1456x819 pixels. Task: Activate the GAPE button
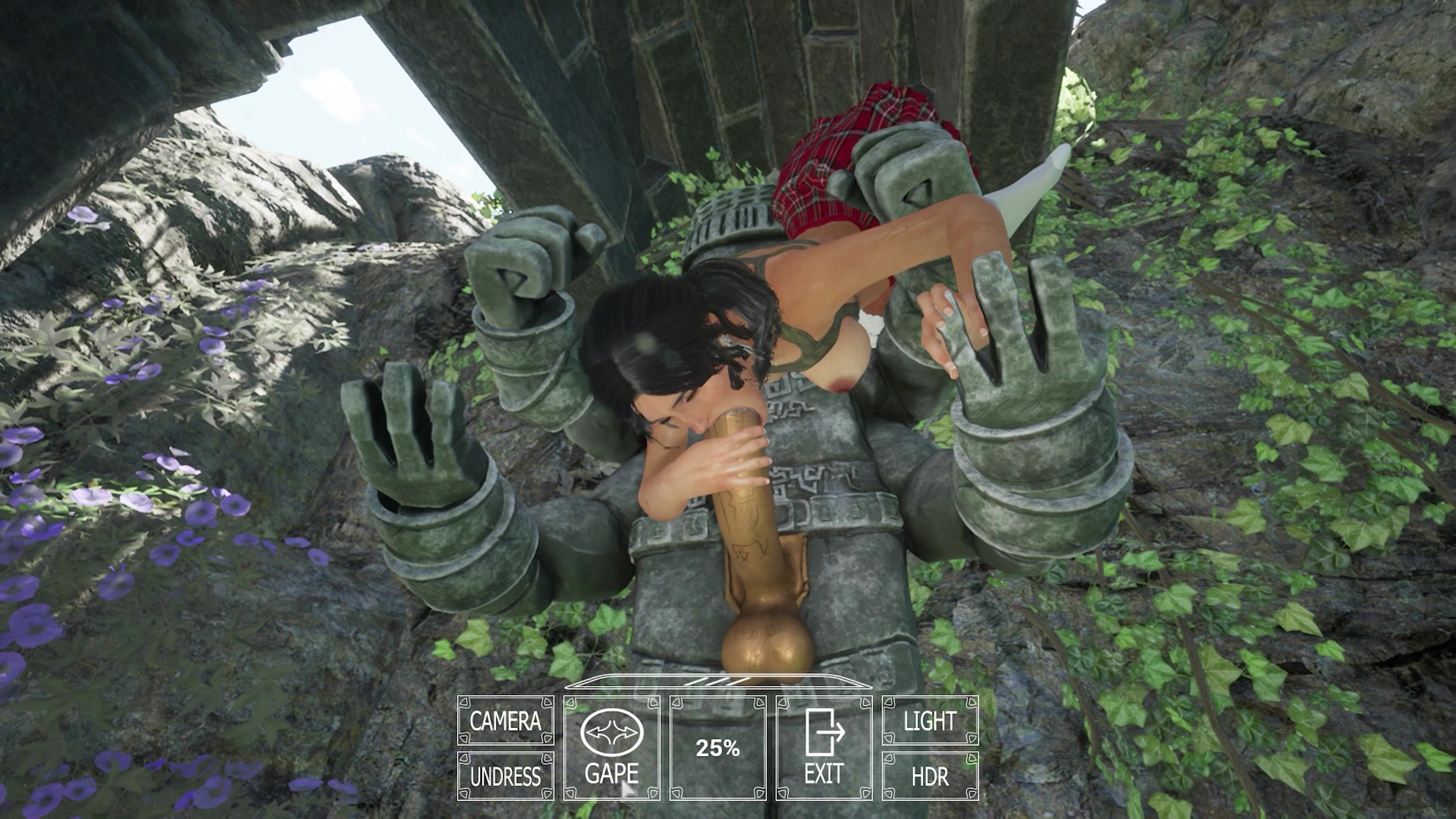click(x=612, y=748)
